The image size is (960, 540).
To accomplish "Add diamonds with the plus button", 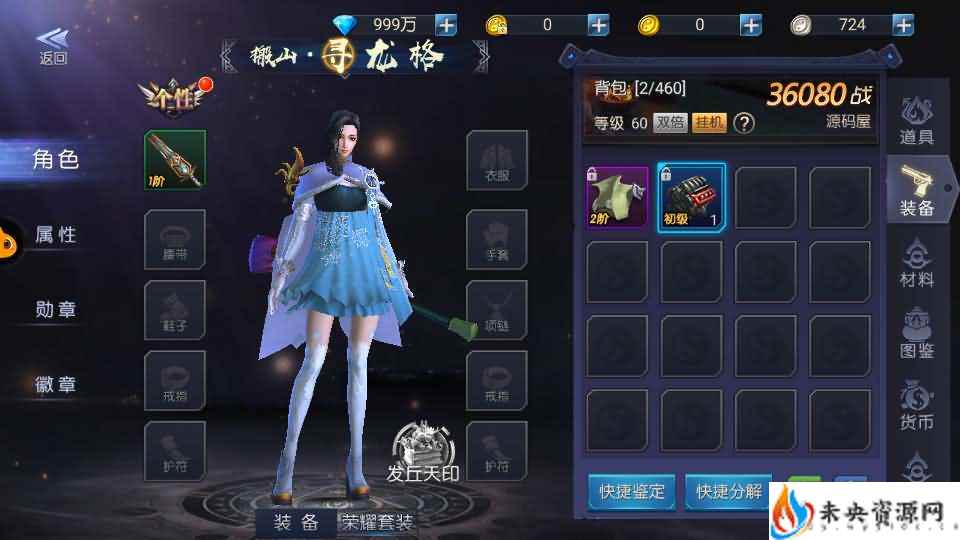I will pos(446,25).
